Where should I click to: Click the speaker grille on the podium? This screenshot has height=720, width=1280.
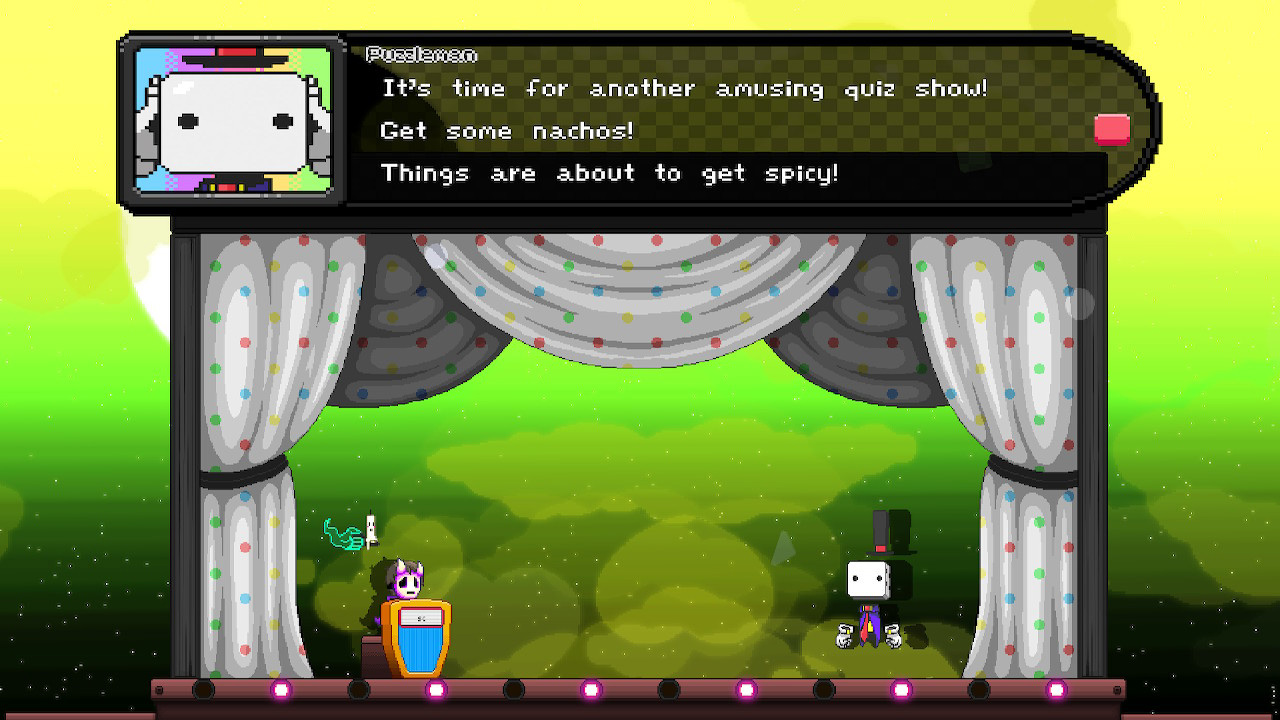[x=423, y=617]
